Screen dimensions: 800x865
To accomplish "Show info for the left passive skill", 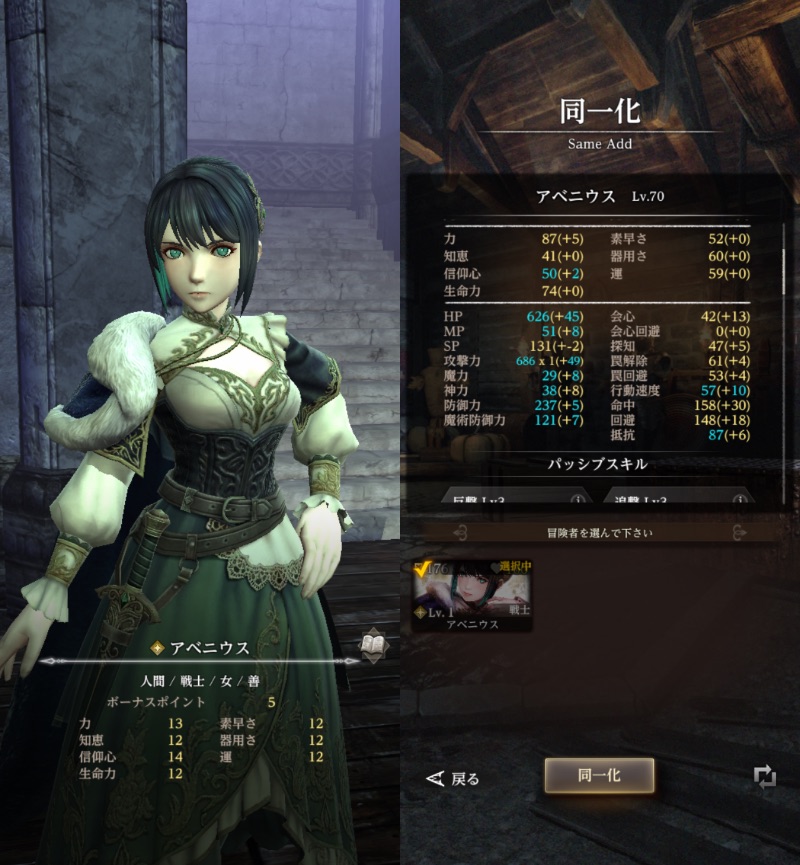I will point(576,499).
